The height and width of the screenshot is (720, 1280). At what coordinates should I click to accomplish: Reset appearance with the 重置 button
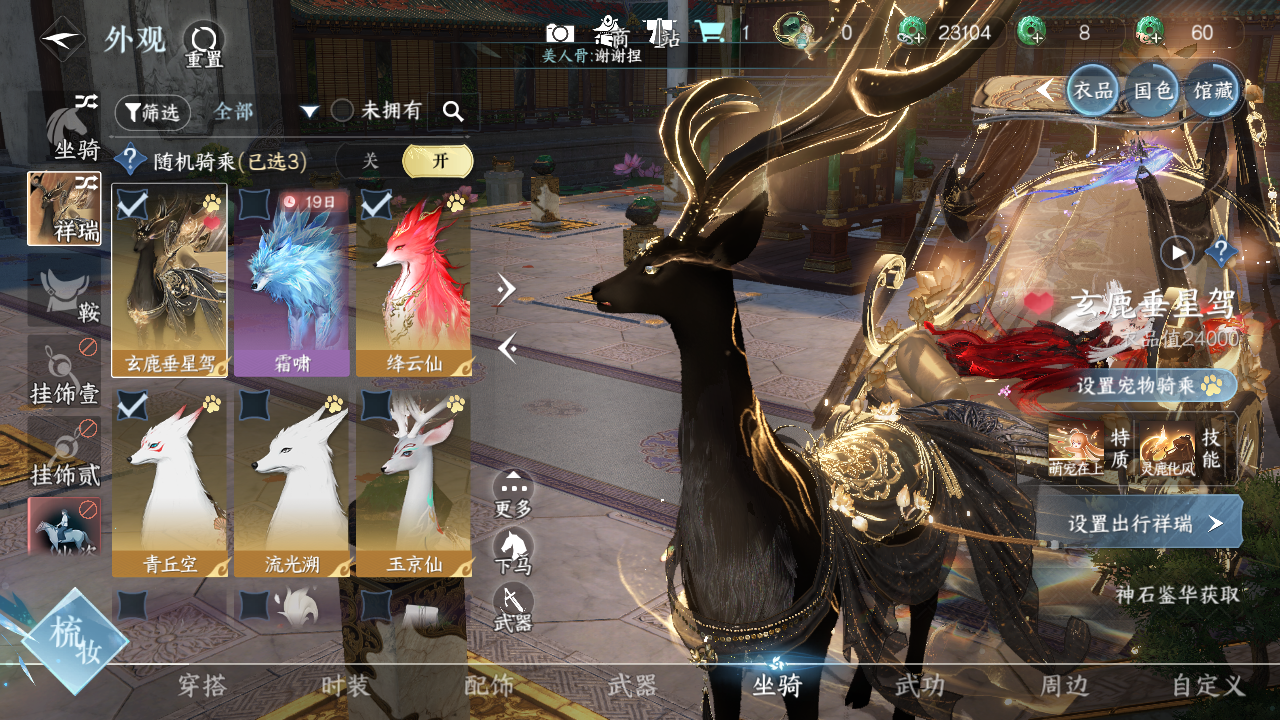tap(204, 44)
